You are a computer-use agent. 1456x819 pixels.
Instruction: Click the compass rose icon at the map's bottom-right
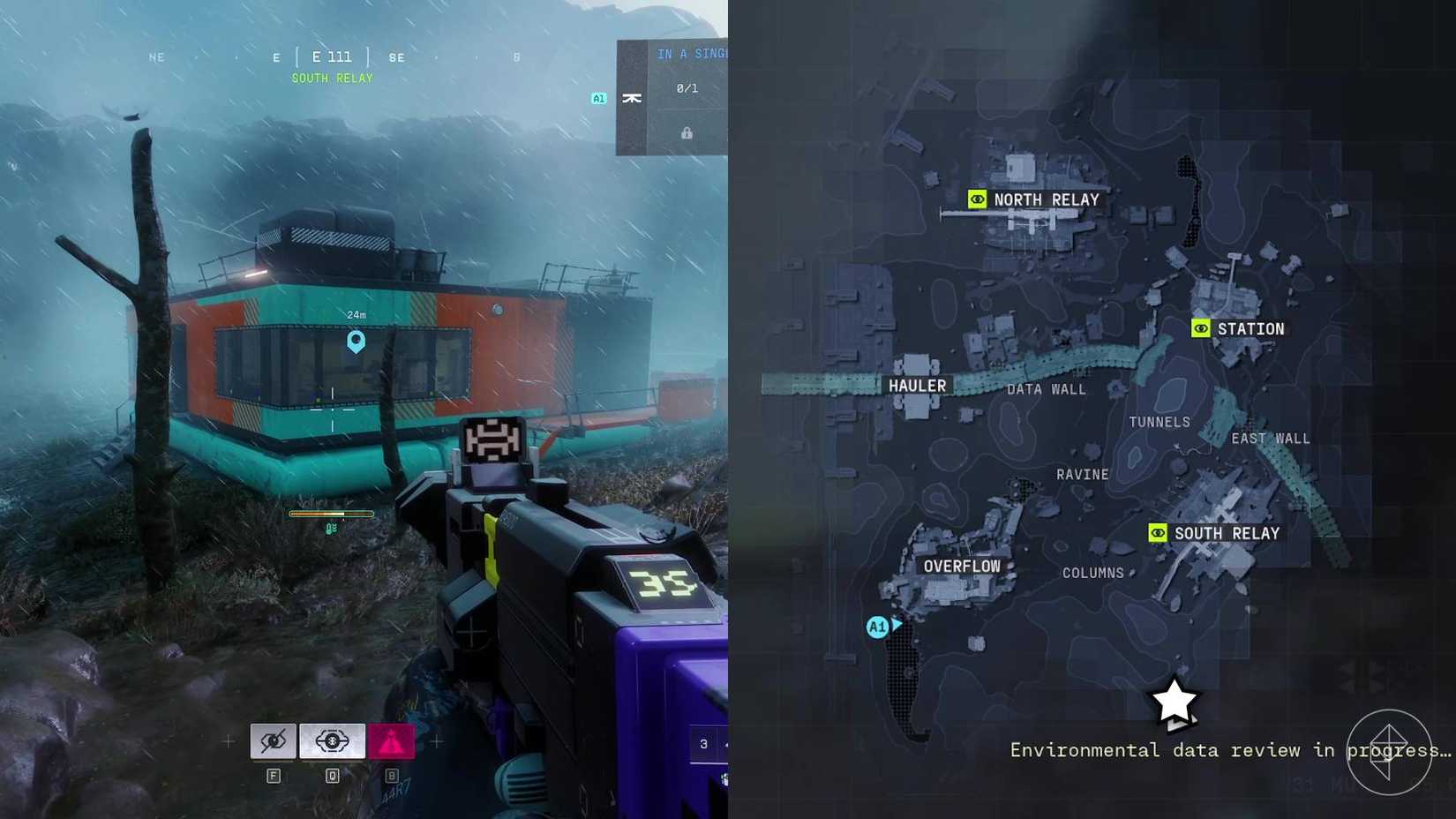(1392, 752)
